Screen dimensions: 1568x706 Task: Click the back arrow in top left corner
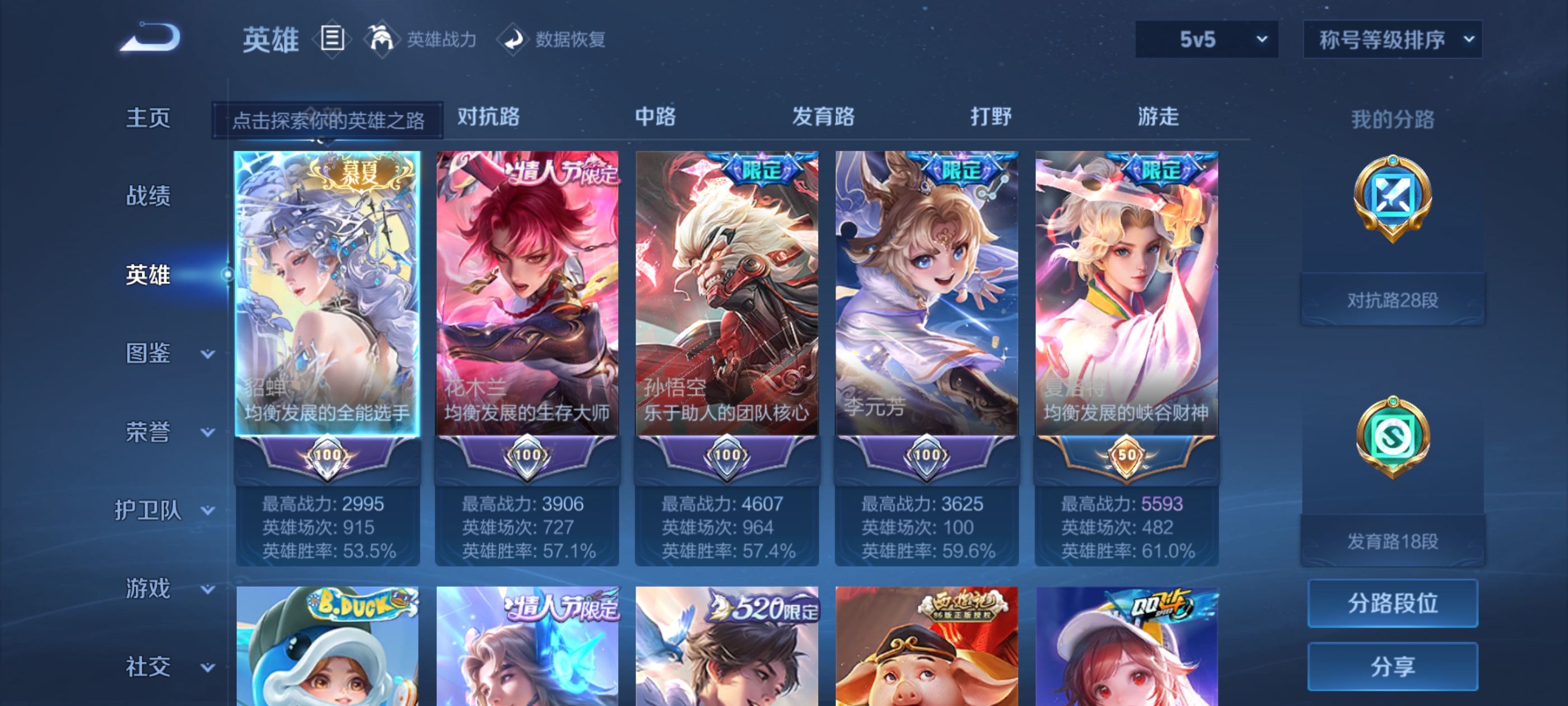click(148, 38)
